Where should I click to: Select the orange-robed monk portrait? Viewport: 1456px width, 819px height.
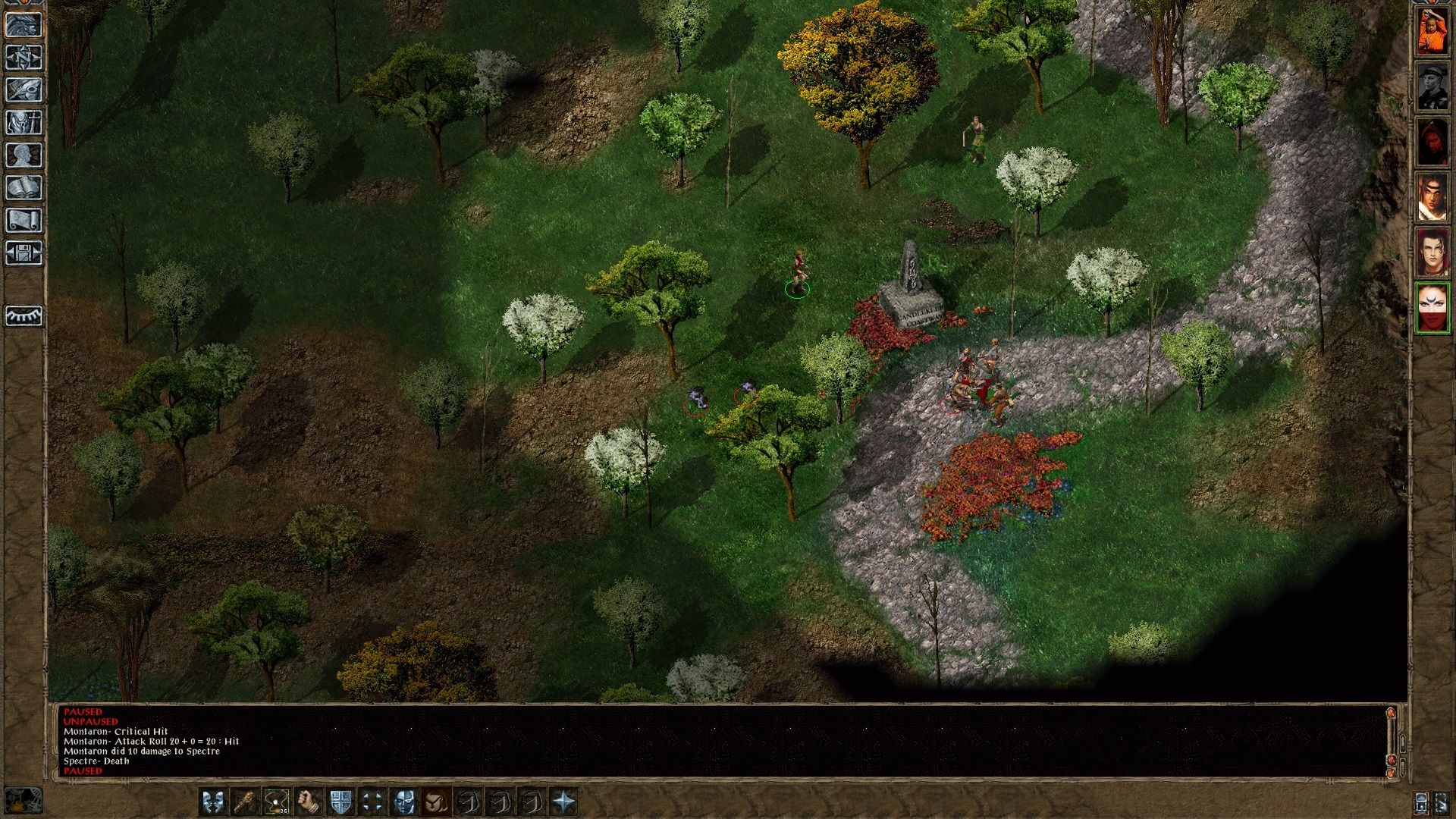click(1432, 31)
